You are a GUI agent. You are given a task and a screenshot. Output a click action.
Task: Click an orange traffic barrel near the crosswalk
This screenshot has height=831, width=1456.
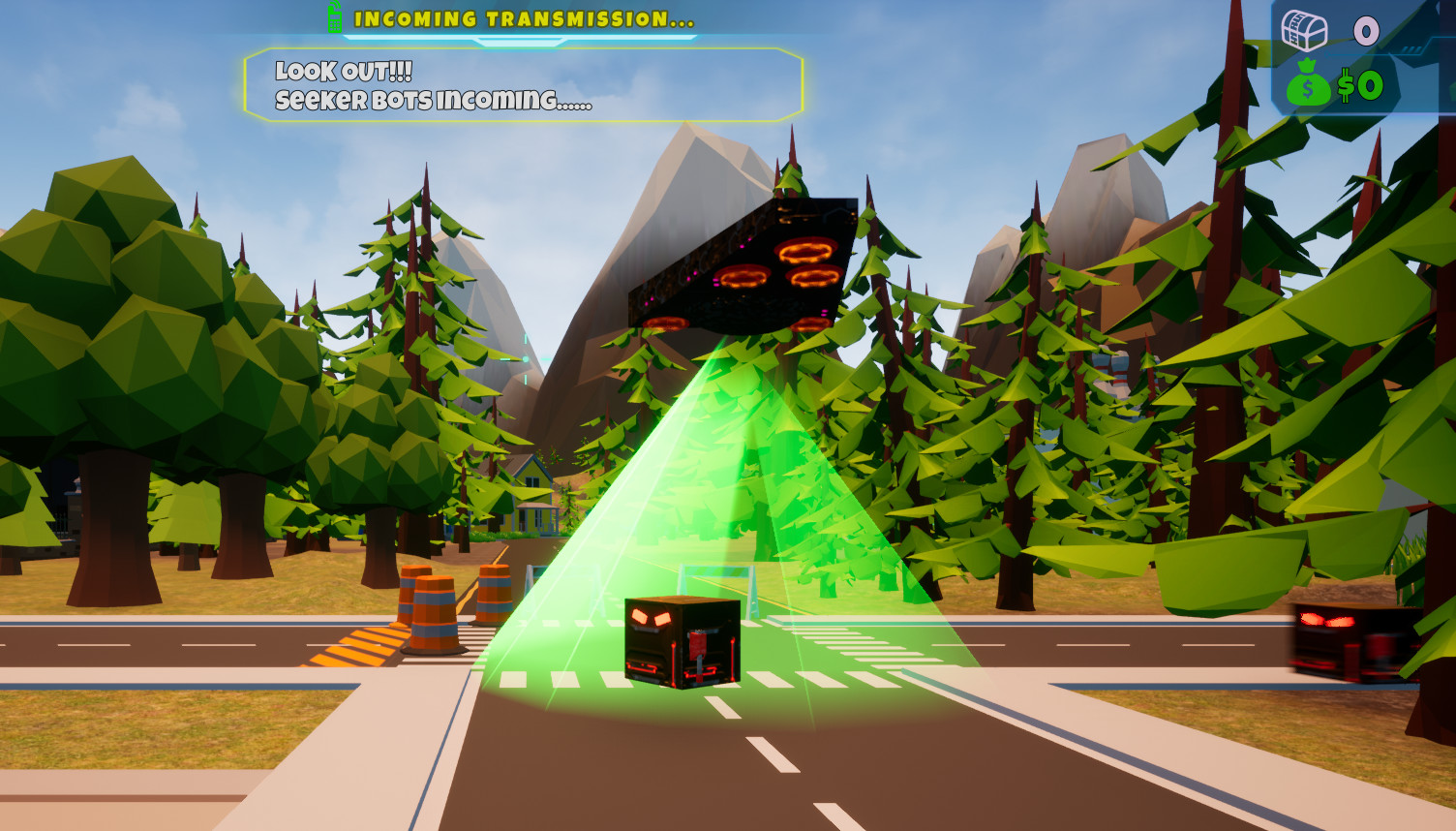[435, 610]
